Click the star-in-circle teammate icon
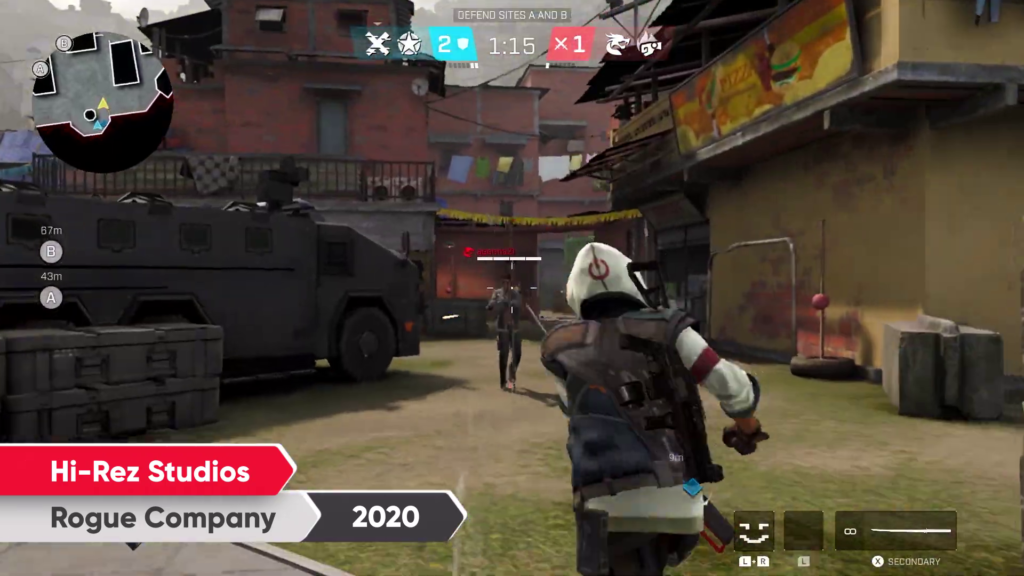This screenshot has height=576, width=1024. [x=408, y=43]
